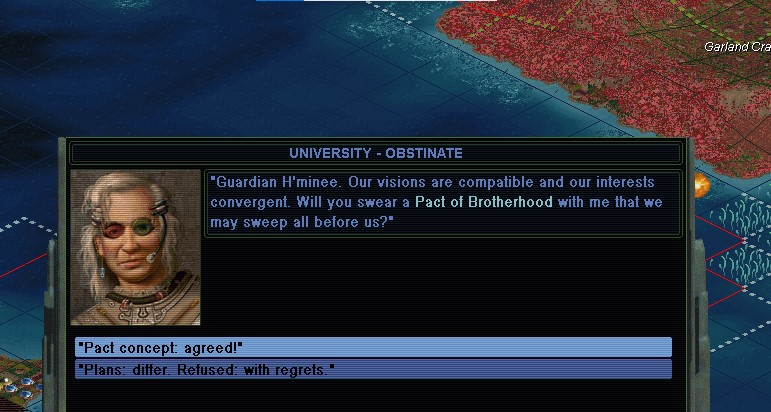
Task: Select "Plans: differ. Refused: with regrets." reply
Action: (x=373, y=370)
